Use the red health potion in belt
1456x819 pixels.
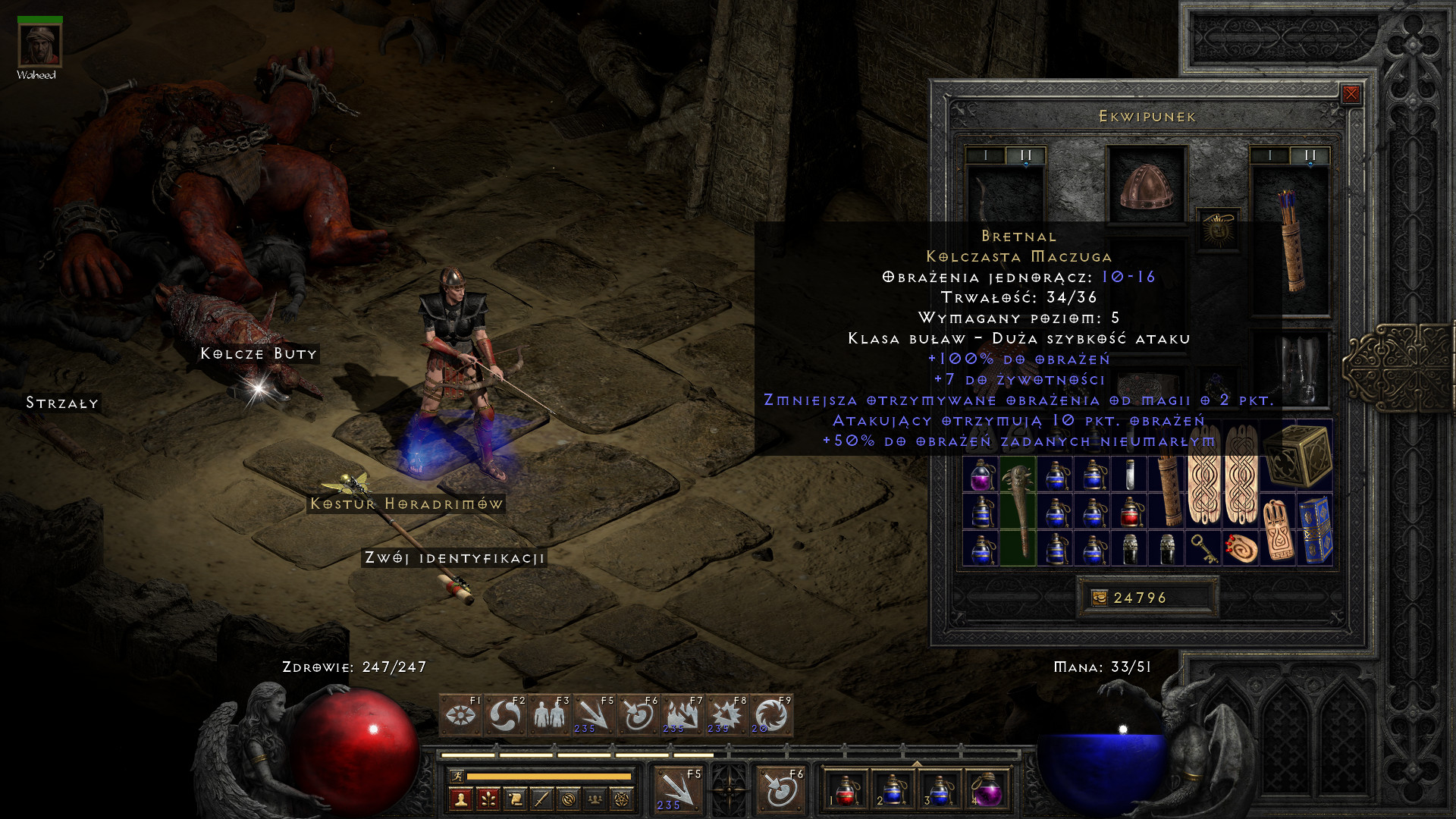[846, 789]
